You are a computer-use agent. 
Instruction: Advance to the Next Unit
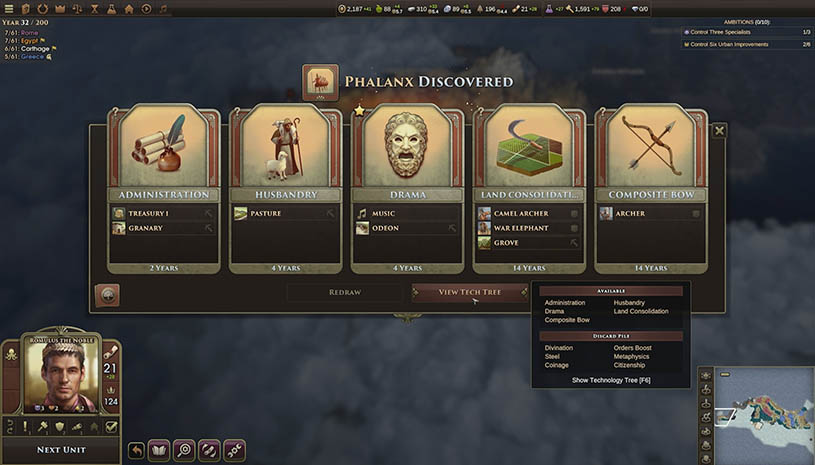click(x=62, y=449)
